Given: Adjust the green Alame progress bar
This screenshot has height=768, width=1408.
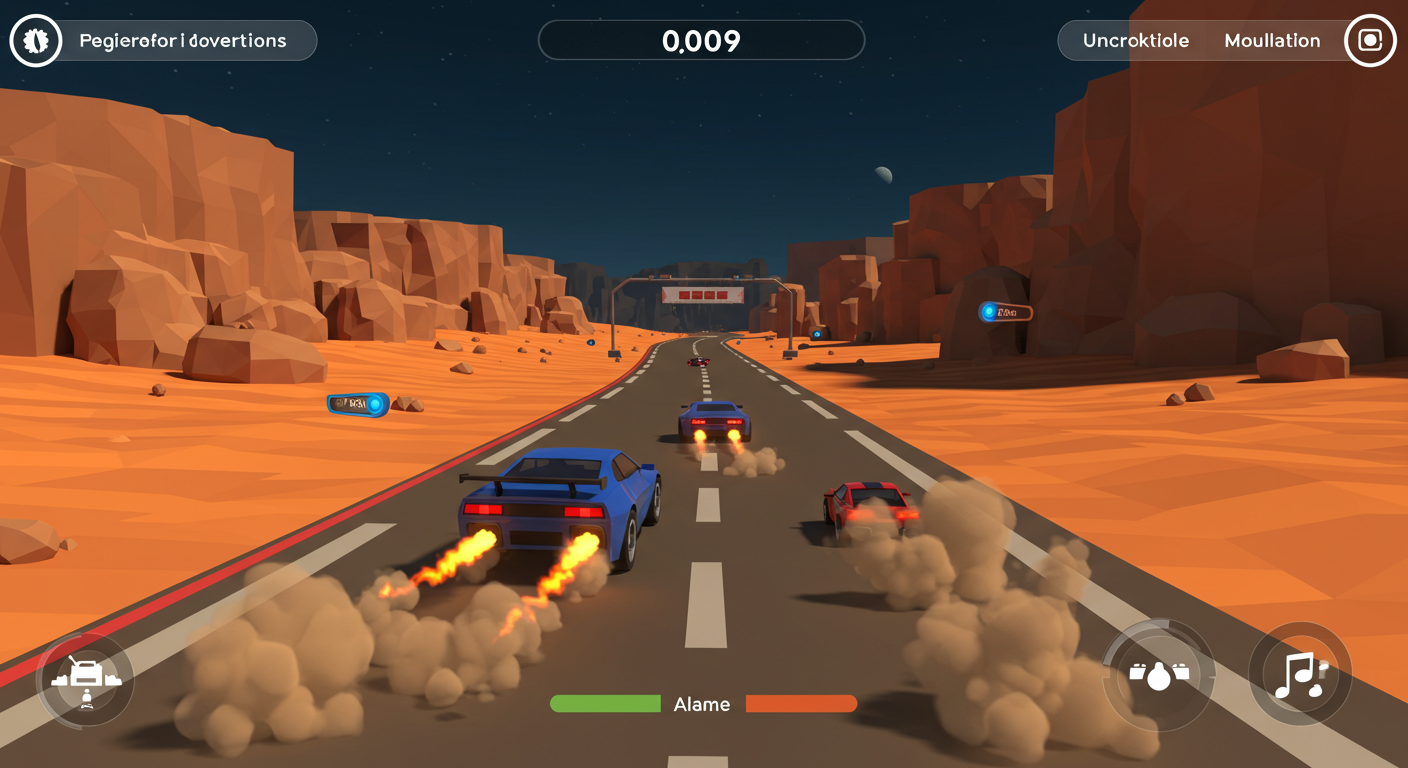Looking at the screenshot, I should click(x=605, y=704).
